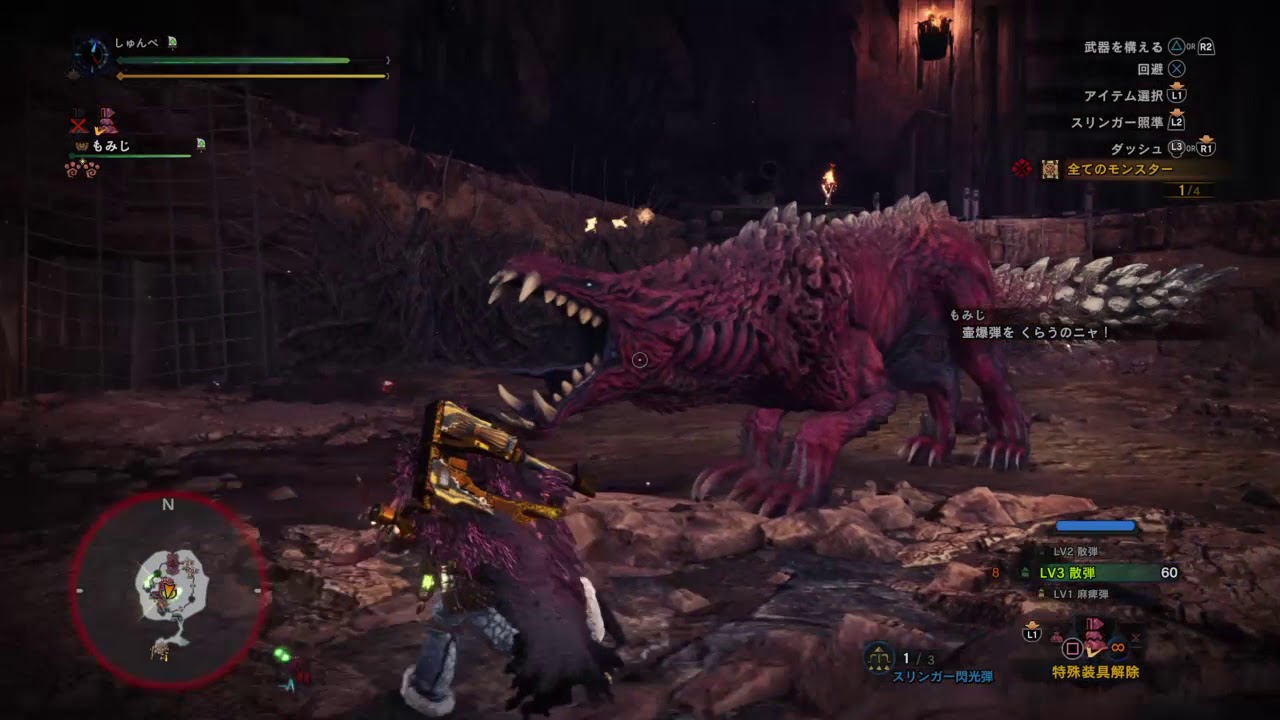Click the スリンガー閃光弾 slinger ammo icon
This screenshot has height=720, width=1280.
[880, 659]
